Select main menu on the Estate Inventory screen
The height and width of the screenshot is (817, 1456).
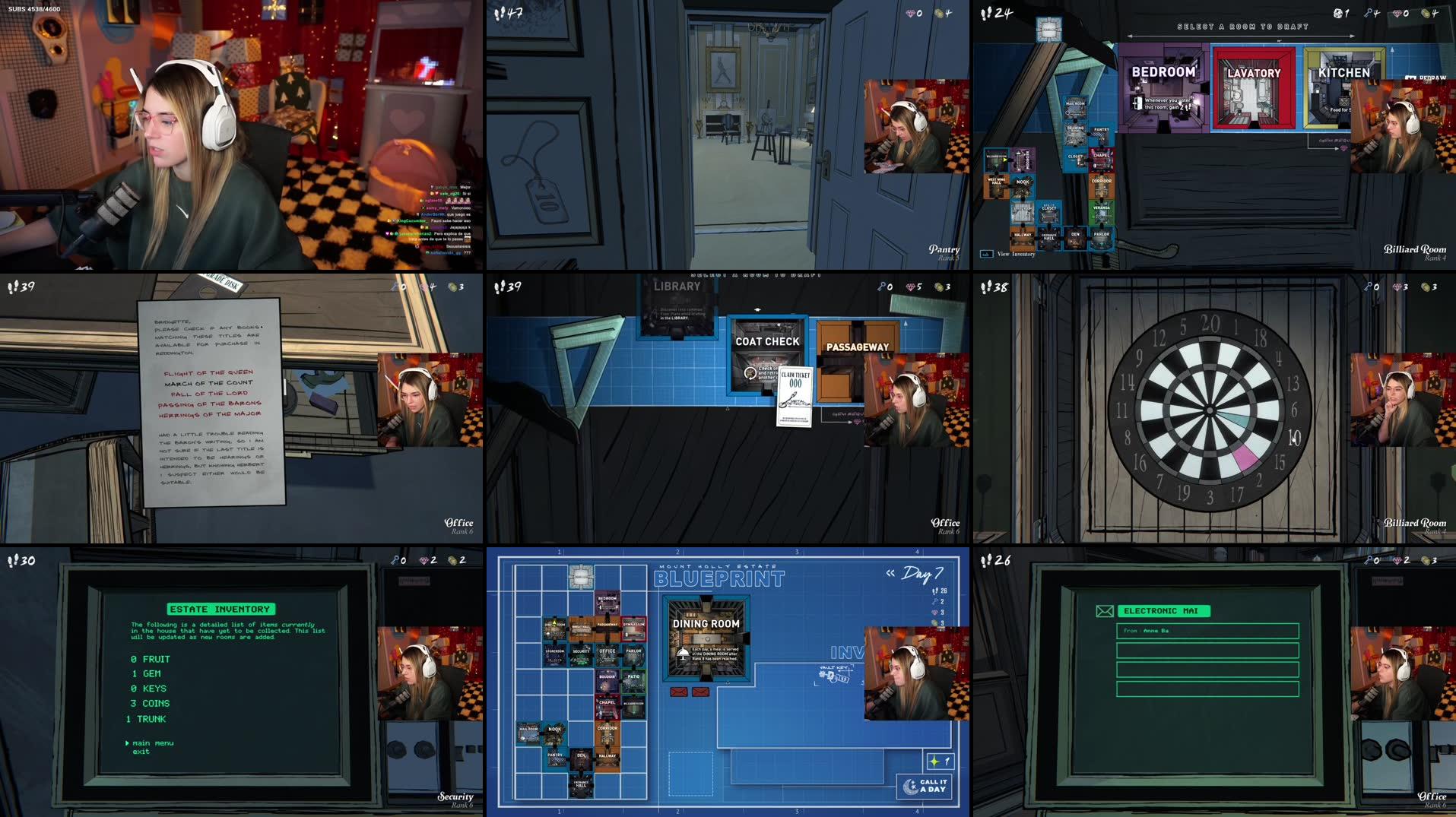coord(154,743)
